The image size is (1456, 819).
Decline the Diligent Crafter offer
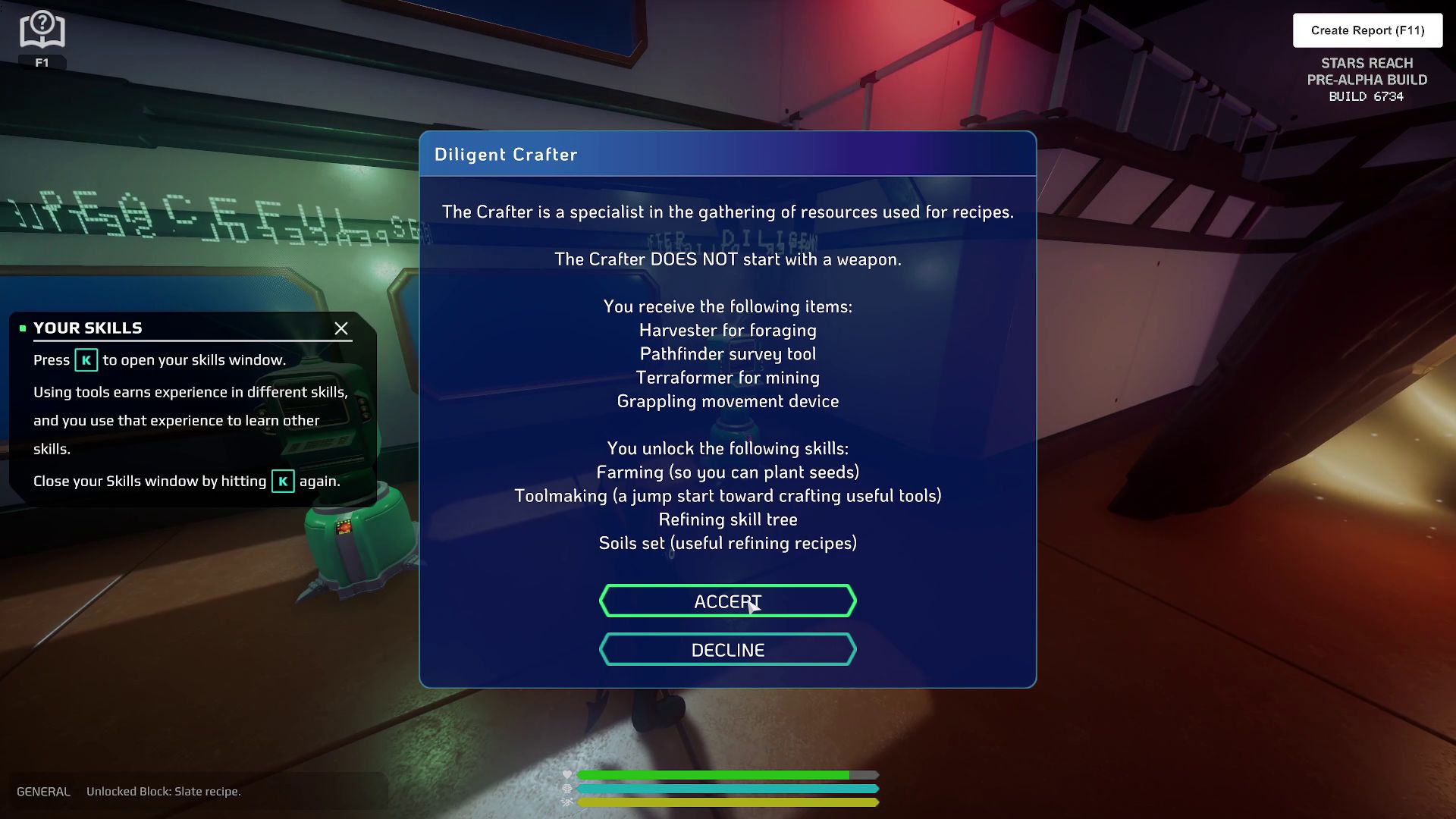click(x=727, y=650)
